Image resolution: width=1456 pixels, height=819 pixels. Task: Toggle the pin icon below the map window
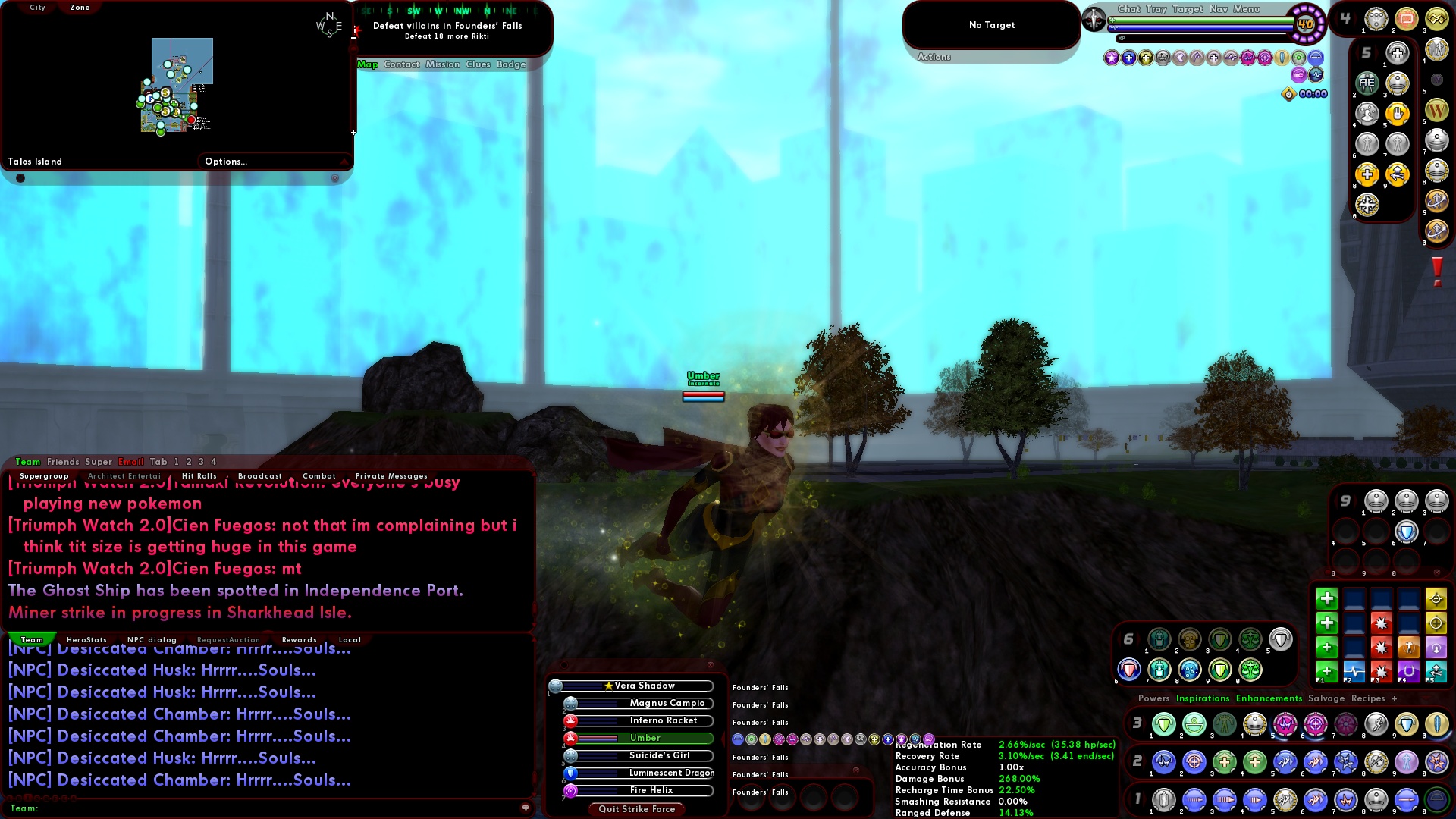pos(20,177)
